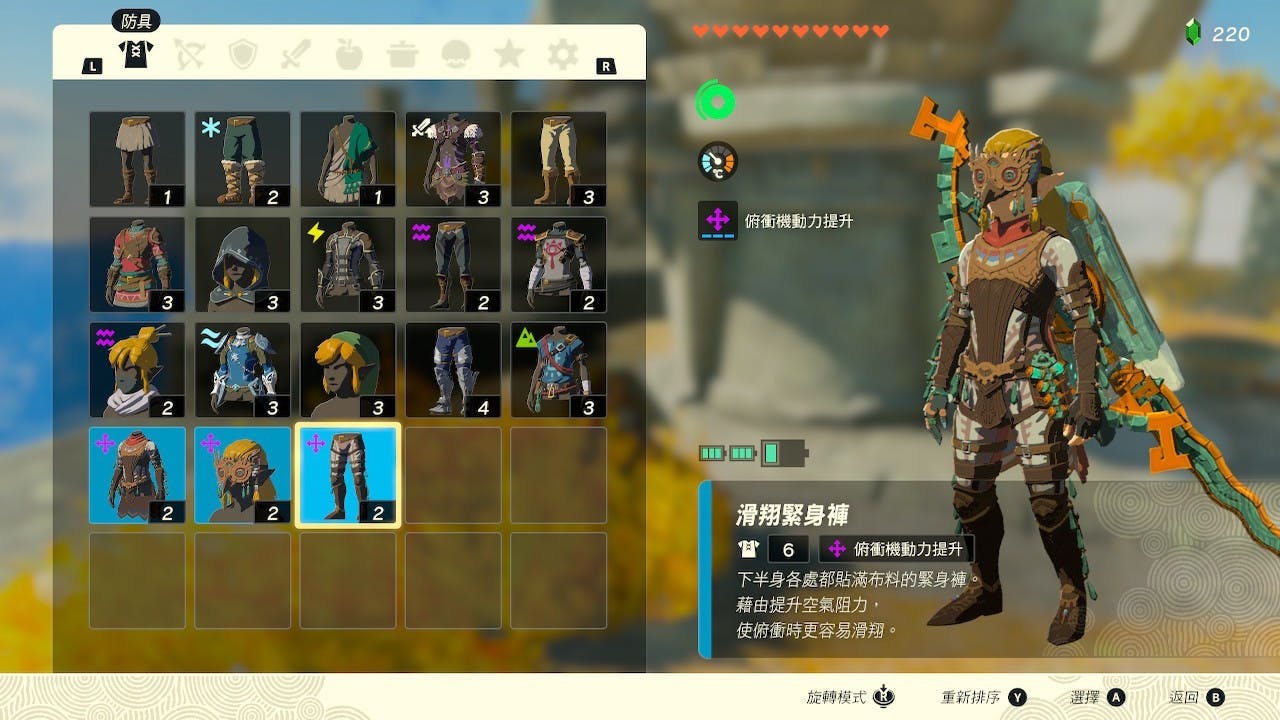Screen dimensions: 1280x720
Task: Select the armor with sword attack-up icon
Action: click(x=453, y=159)
